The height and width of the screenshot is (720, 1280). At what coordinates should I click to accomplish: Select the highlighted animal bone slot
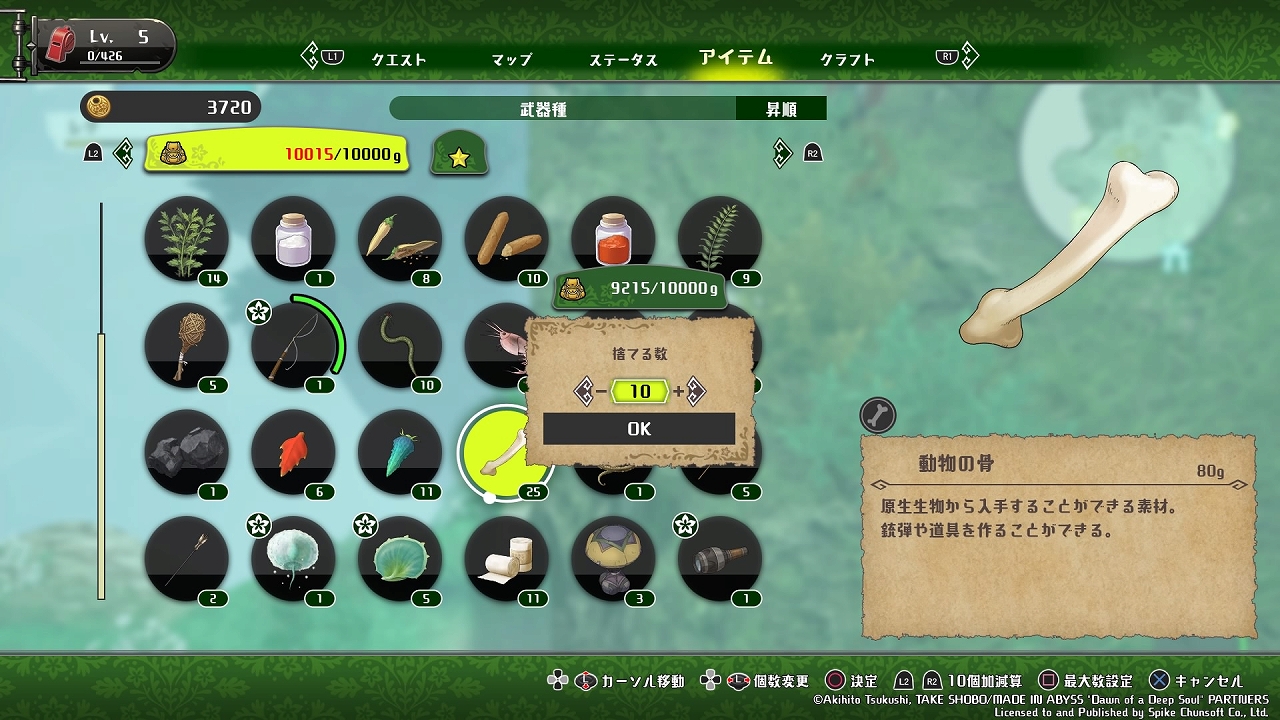coord(505,453)
